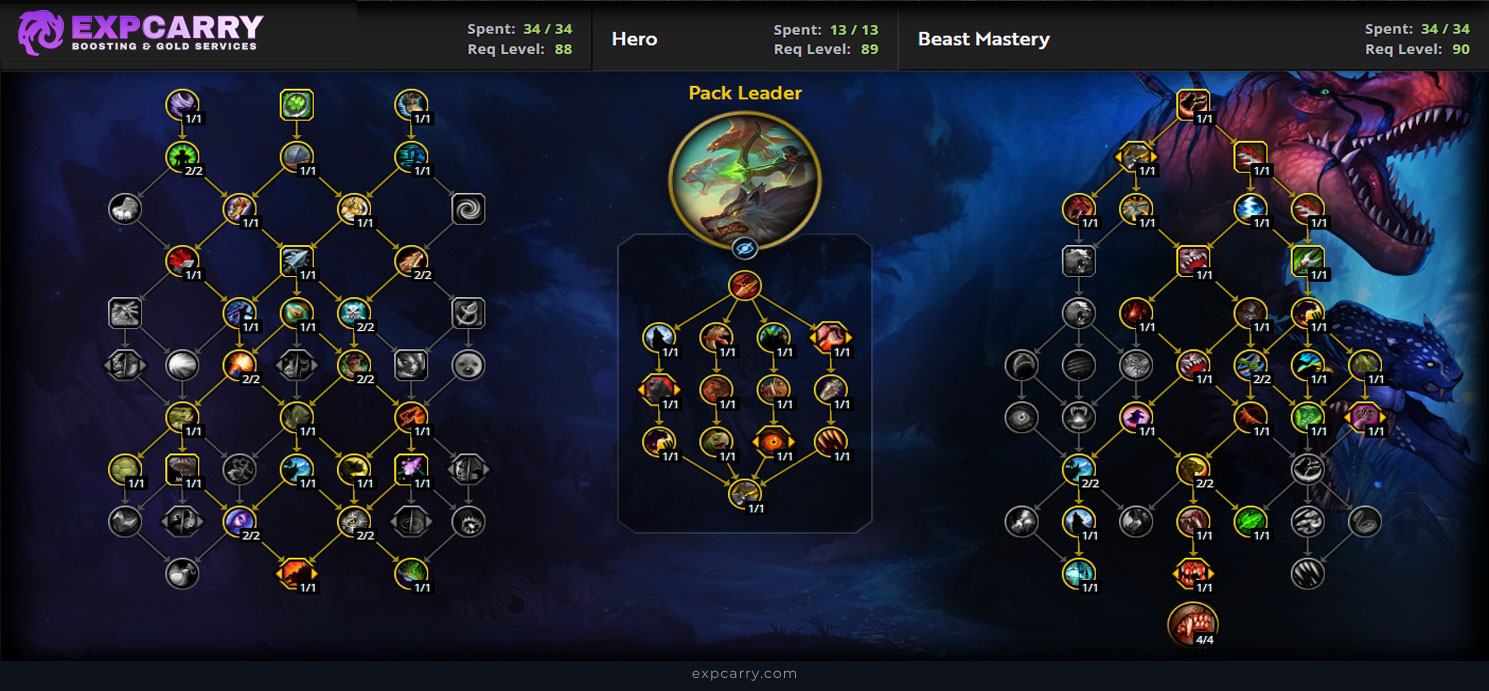1489x691 pixels.
Task: Select the purple wisp talent atop class tree
Action: pyautogui.click(x=182, y=103)
